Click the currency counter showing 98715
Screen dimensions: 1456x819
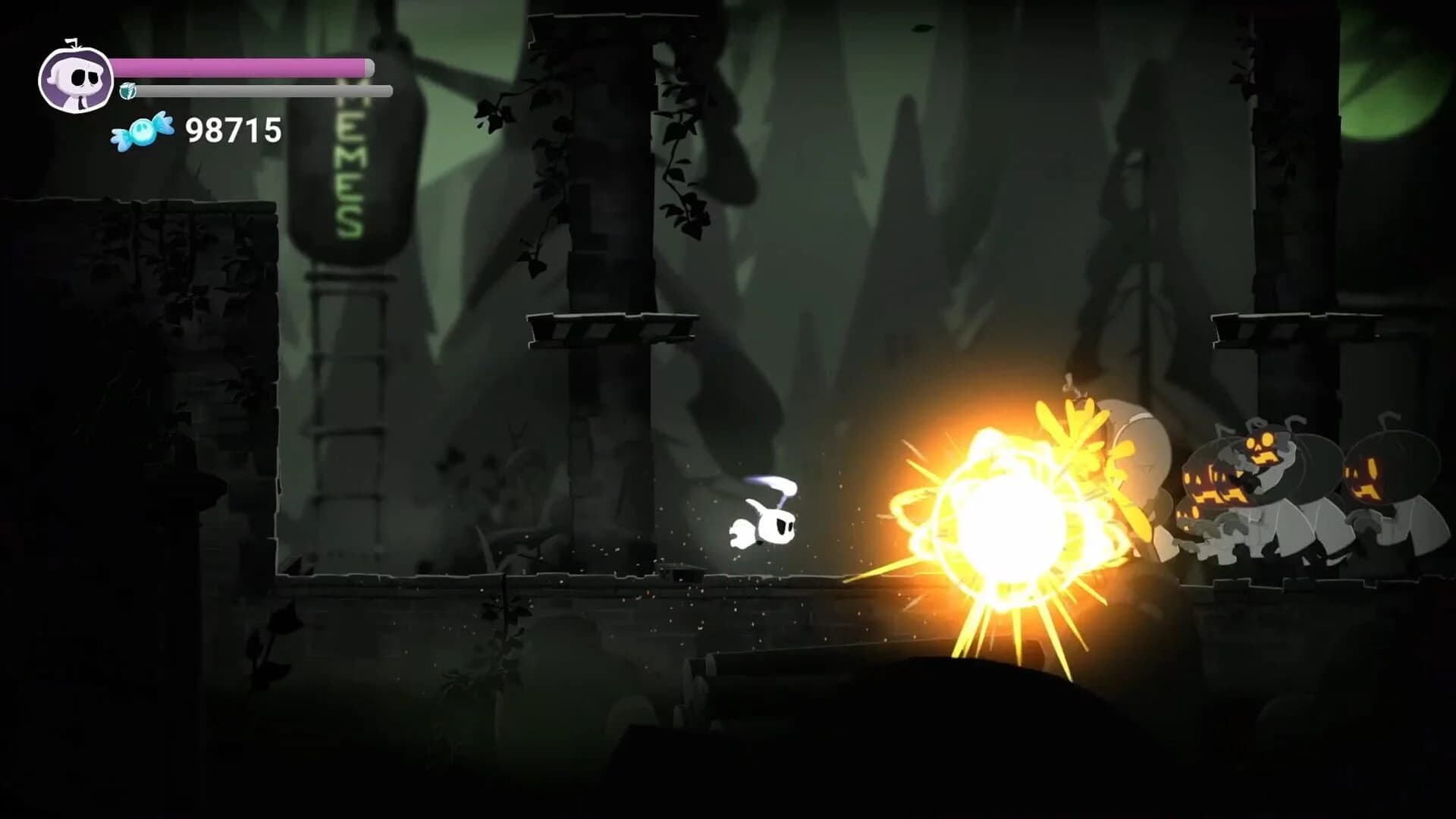click(235, 131)
